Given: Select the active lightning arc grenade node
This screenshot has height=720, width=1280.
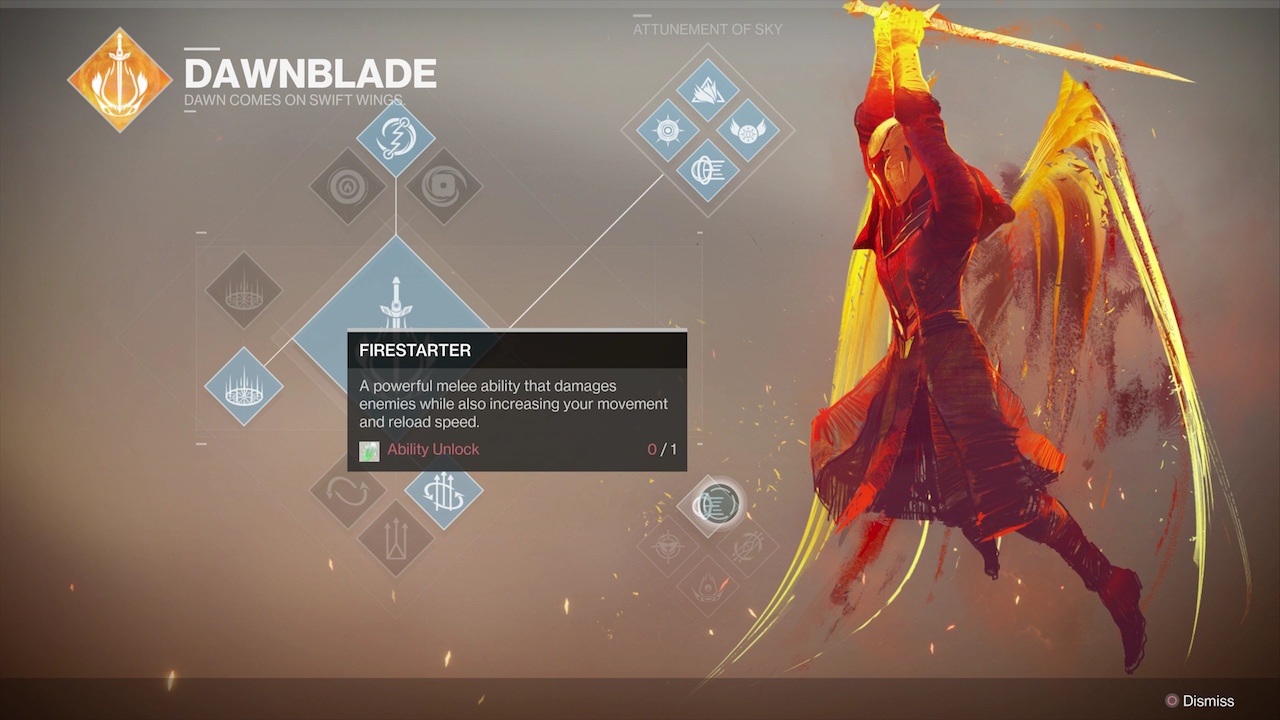Looking at the screenshot, I should coord(396,139).
